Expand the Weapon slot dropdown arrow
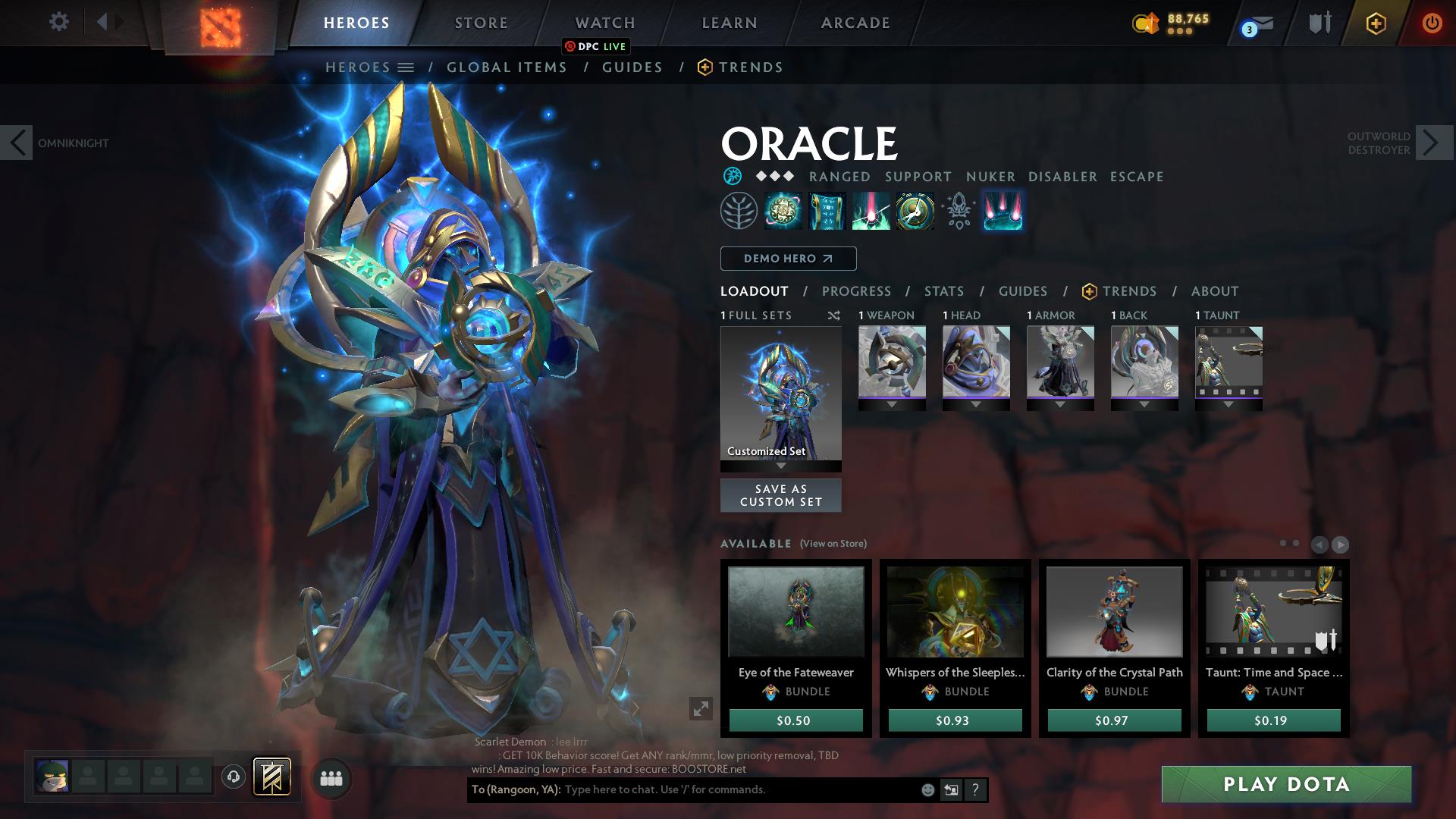This screenshot has width=1456, height=819. tap(892, 405)
